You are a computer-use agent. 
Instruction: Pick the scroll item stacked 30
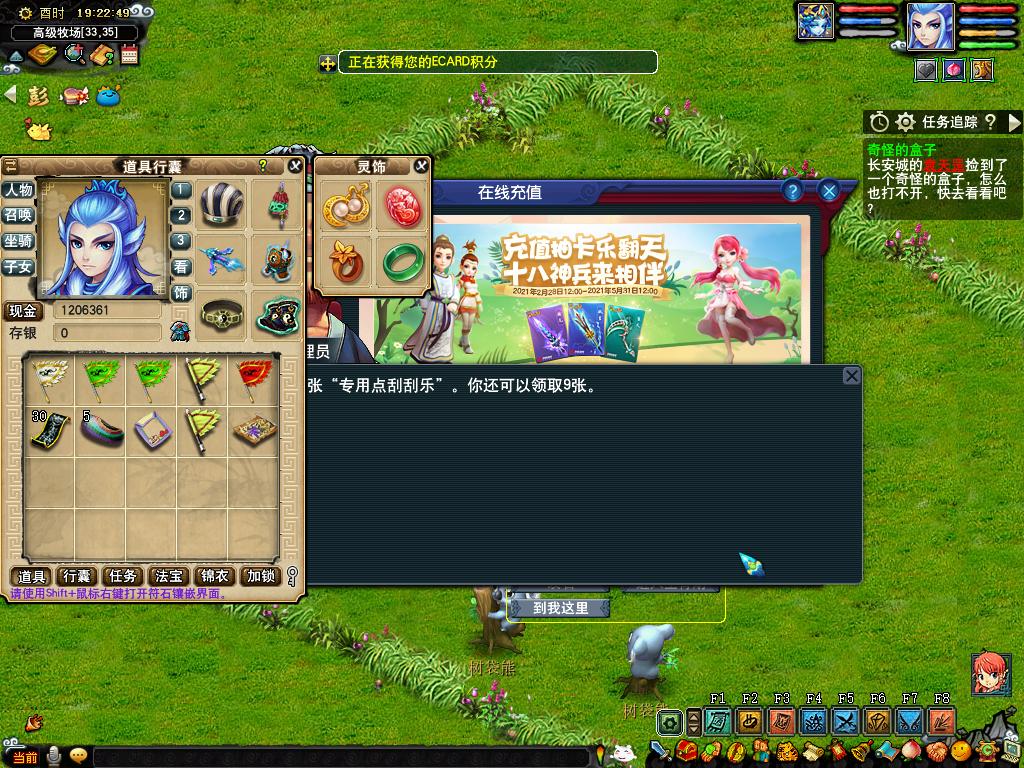pos(48,428)
